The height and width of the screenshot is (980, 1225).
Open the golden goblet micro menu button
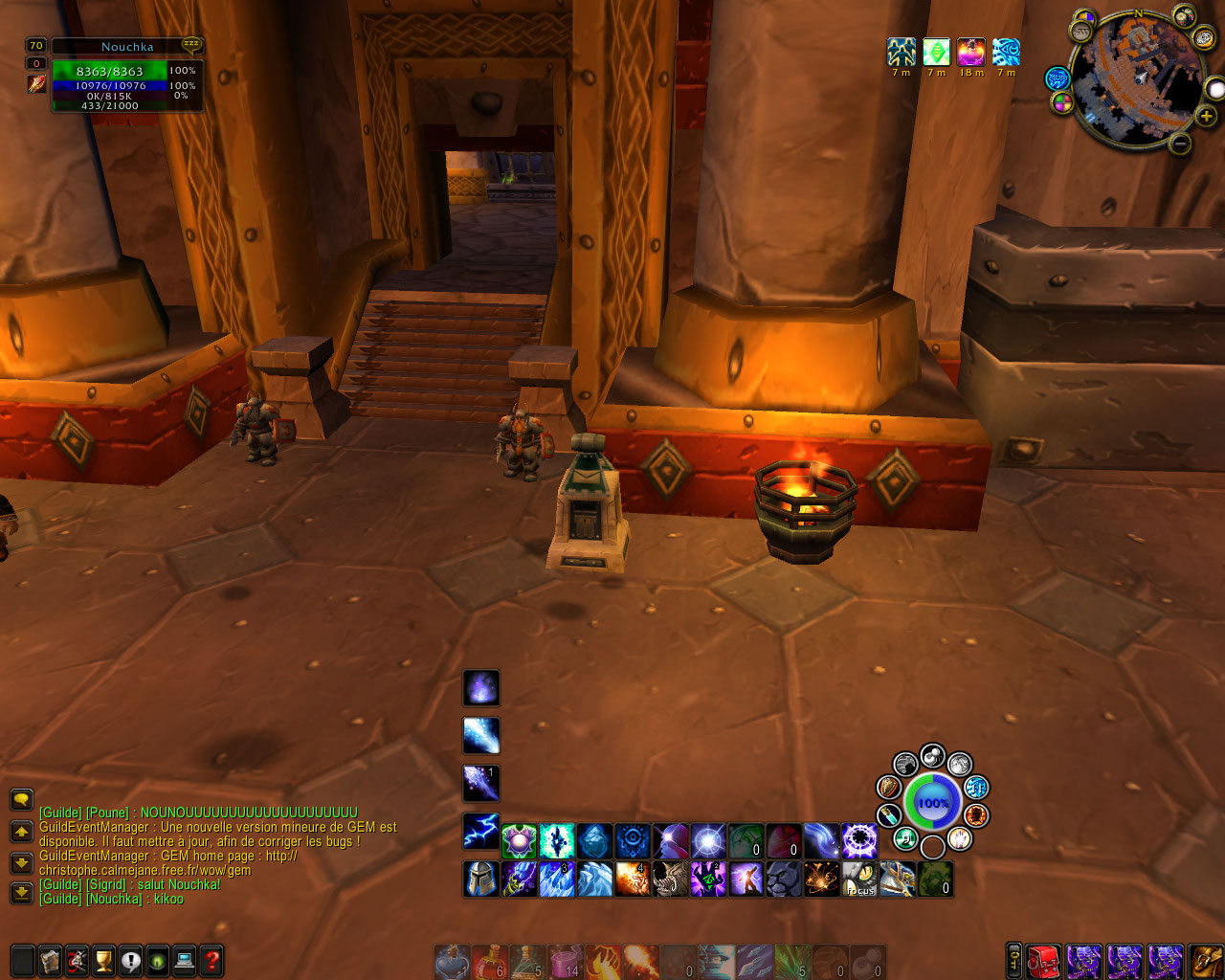[x=103, y=960]
